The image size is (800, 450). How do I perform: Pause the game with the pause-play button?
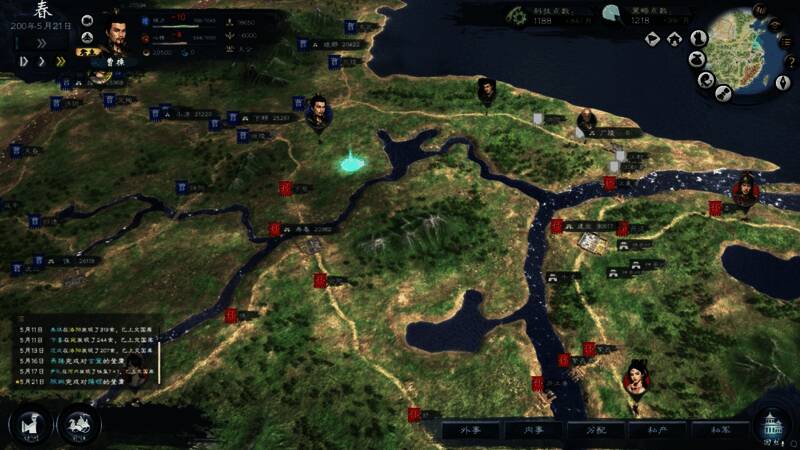(23, 61)
